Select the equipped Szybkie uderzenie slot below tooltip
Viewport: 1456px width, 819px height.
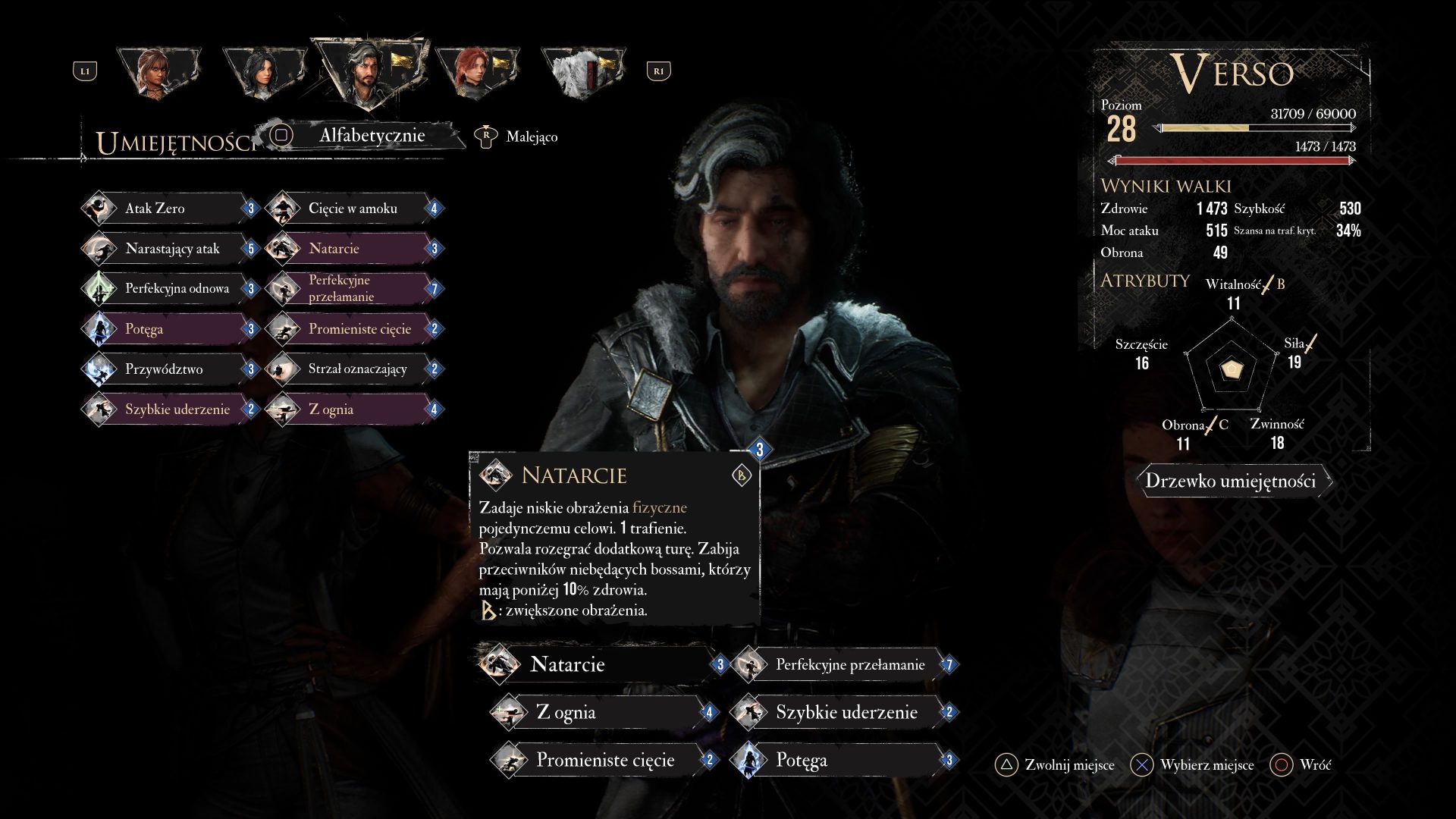pos(843,713)
